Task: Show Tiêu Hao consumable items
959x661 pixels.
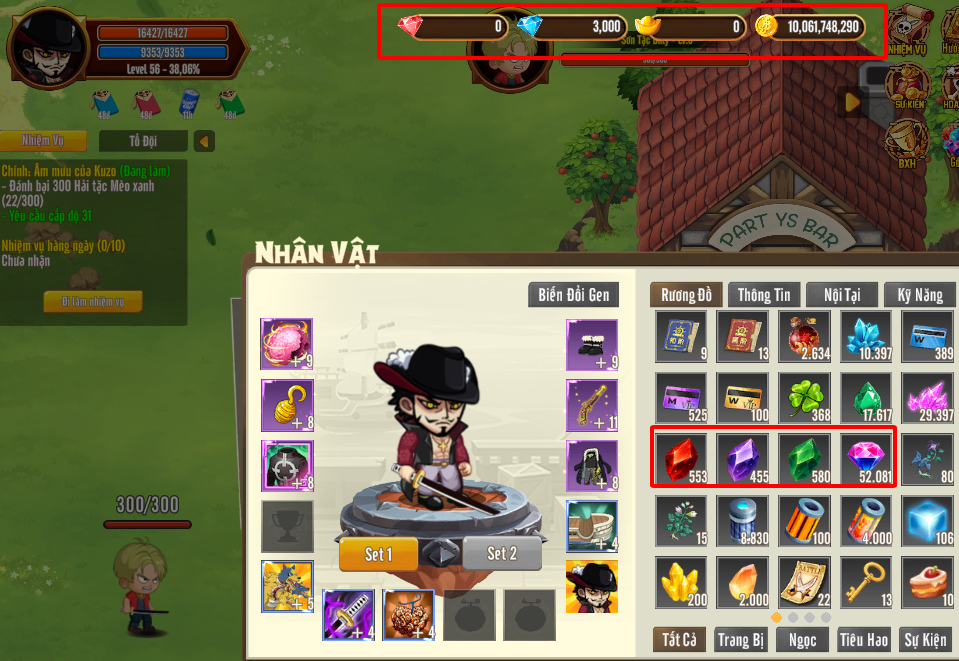Action: point(865,640)
